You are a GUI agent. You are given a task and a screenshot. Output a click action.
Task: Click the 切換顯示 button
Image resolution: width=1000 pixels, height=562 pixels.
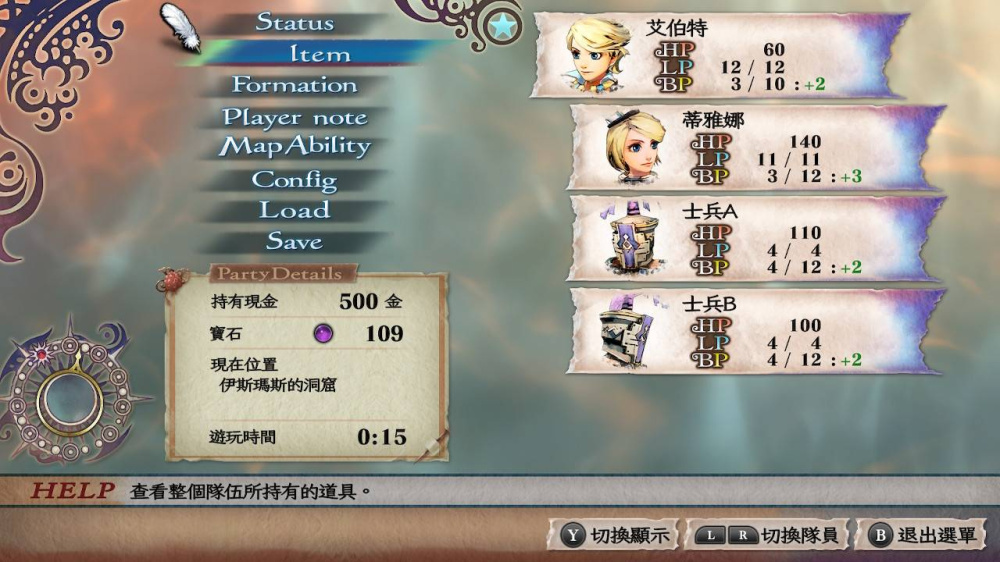tap(614, 535)
